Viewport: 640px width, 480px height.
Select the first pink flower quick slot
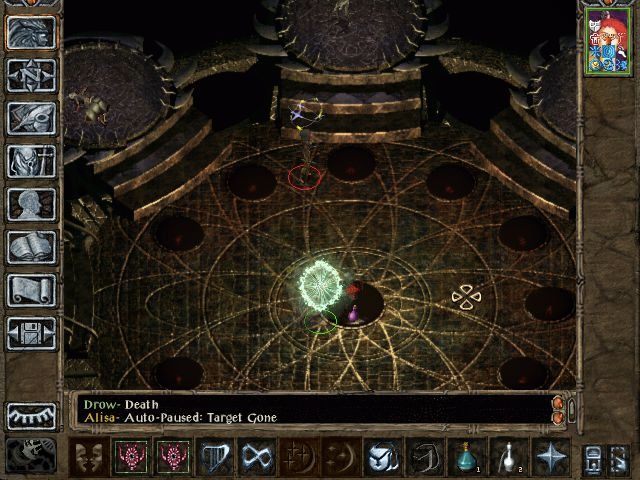pos(131,457)
